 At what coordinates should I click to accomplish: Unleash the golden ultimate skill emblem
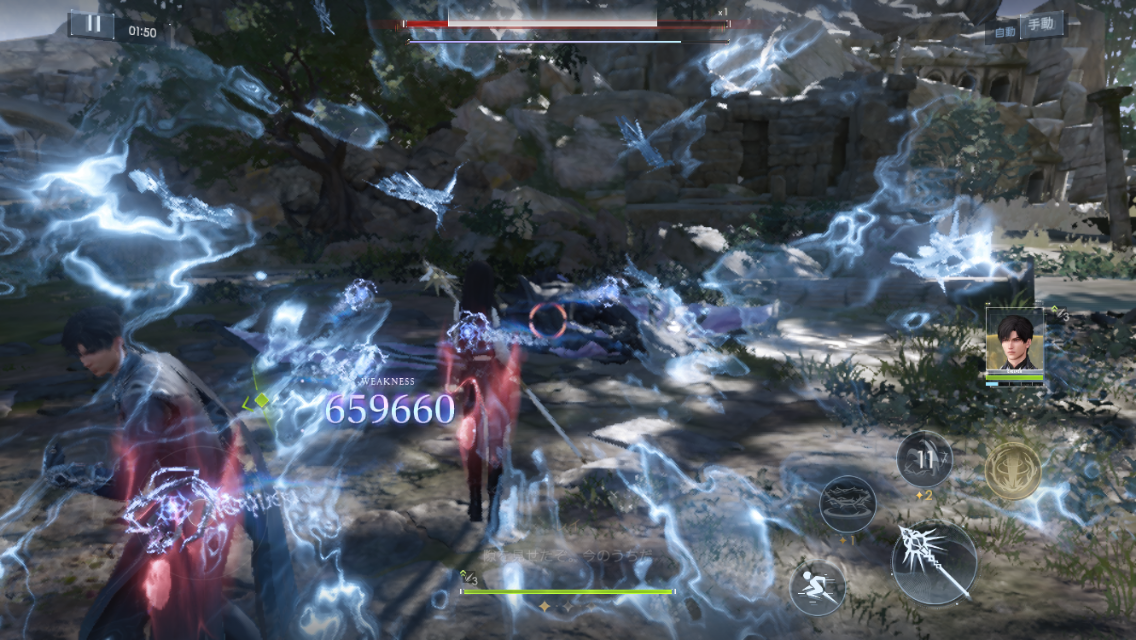[1013, 469]
